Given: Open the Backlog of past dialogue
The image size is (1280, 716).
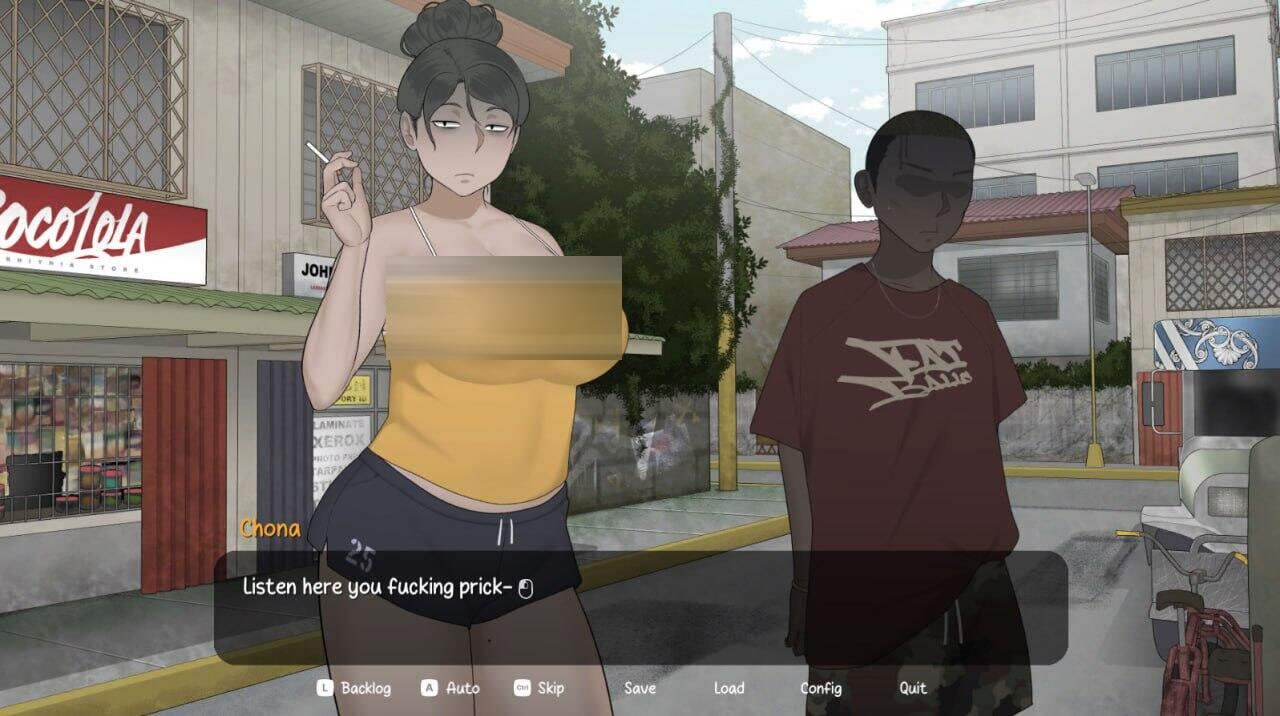Looking at the screenshot, I should pos(365,688).
